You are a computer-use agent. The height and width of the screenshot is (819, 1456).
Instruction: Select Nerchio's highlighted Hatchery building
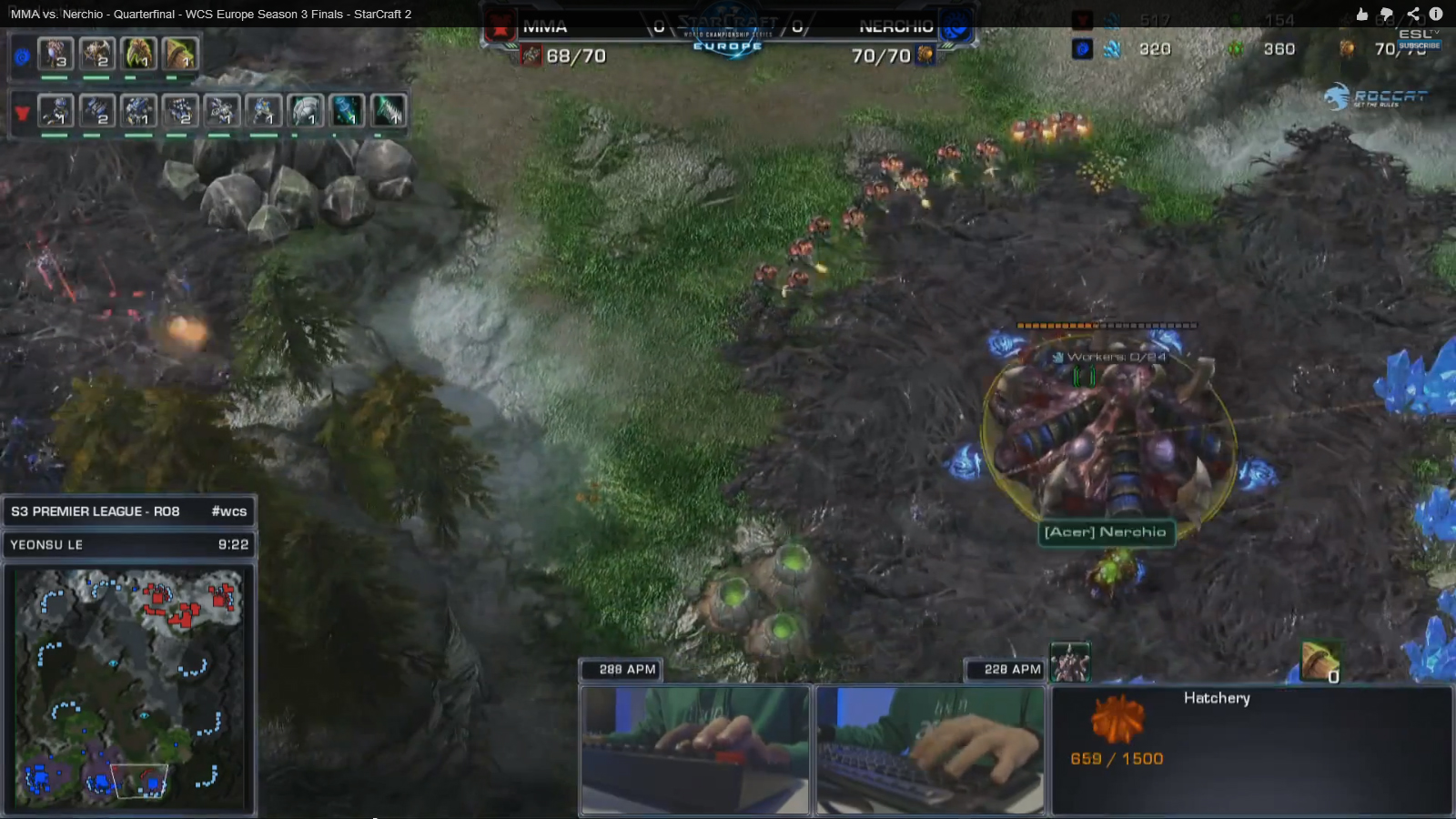click(x=1108, y=437)
